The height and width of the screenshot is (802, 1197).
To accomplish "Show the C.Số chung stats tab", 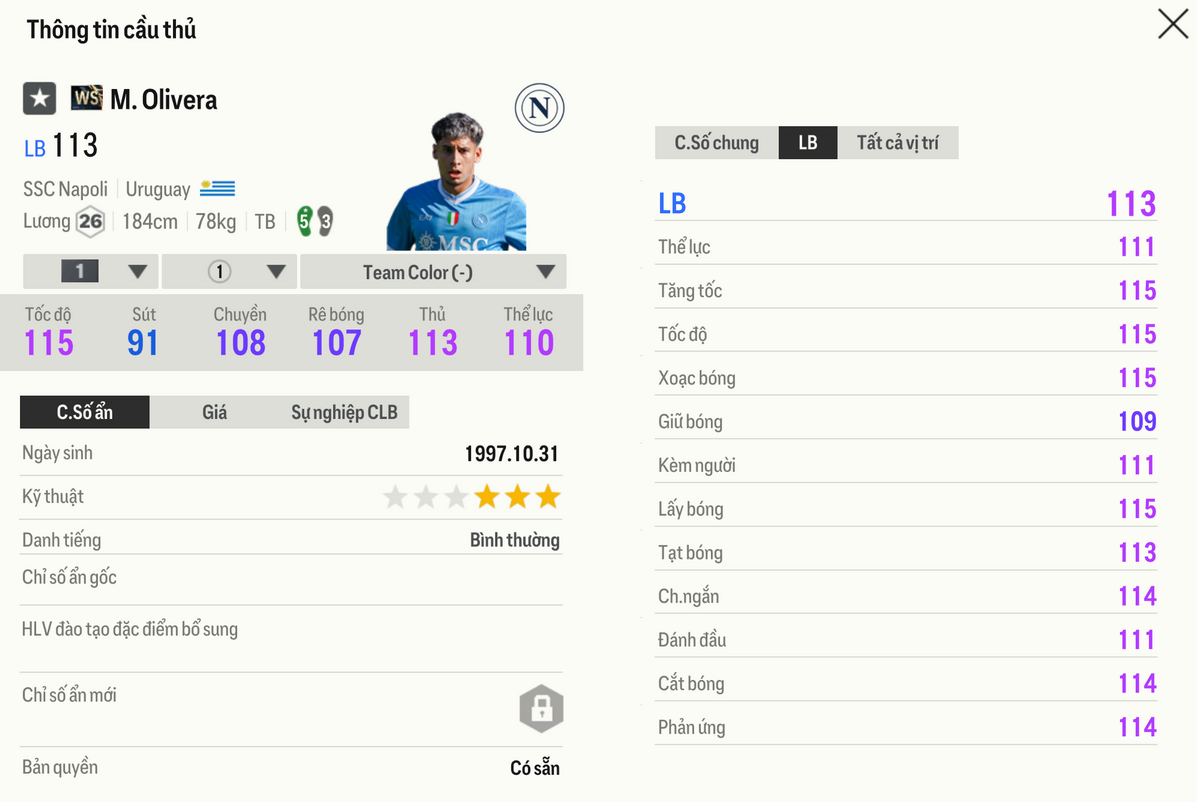I will pyautogui.click(x=716, y=143).
